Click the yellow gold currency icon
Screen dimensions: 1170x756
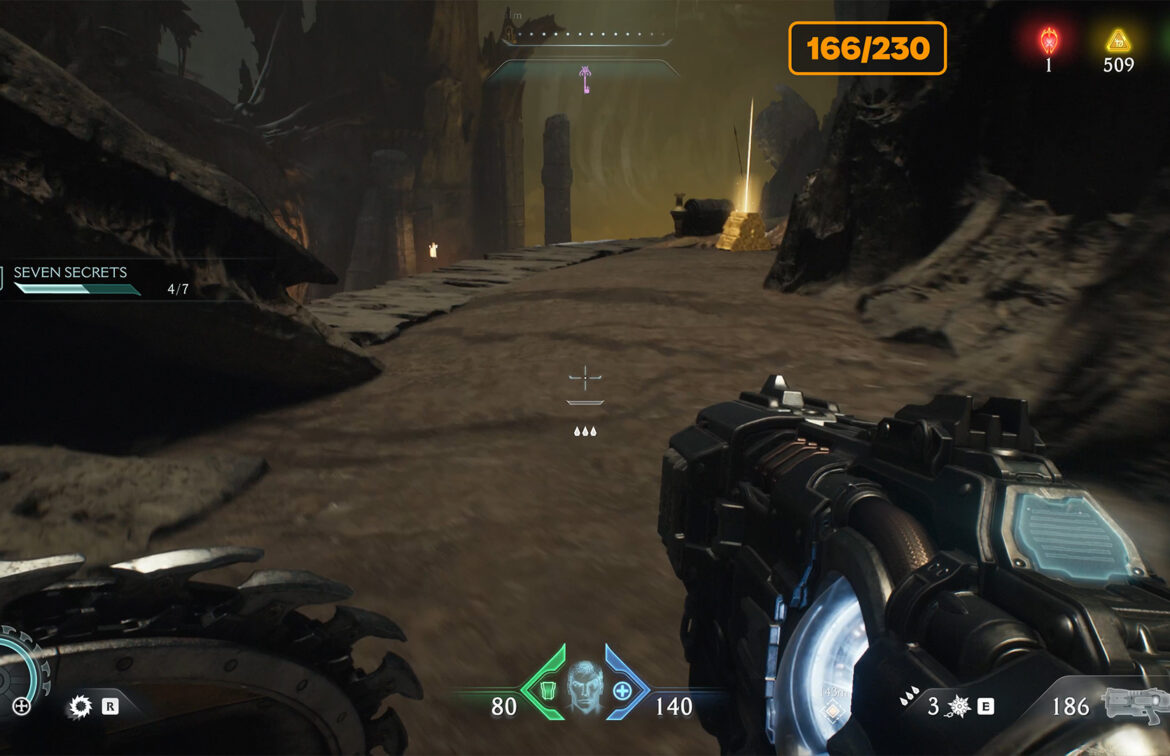(x=1117, y=41)
